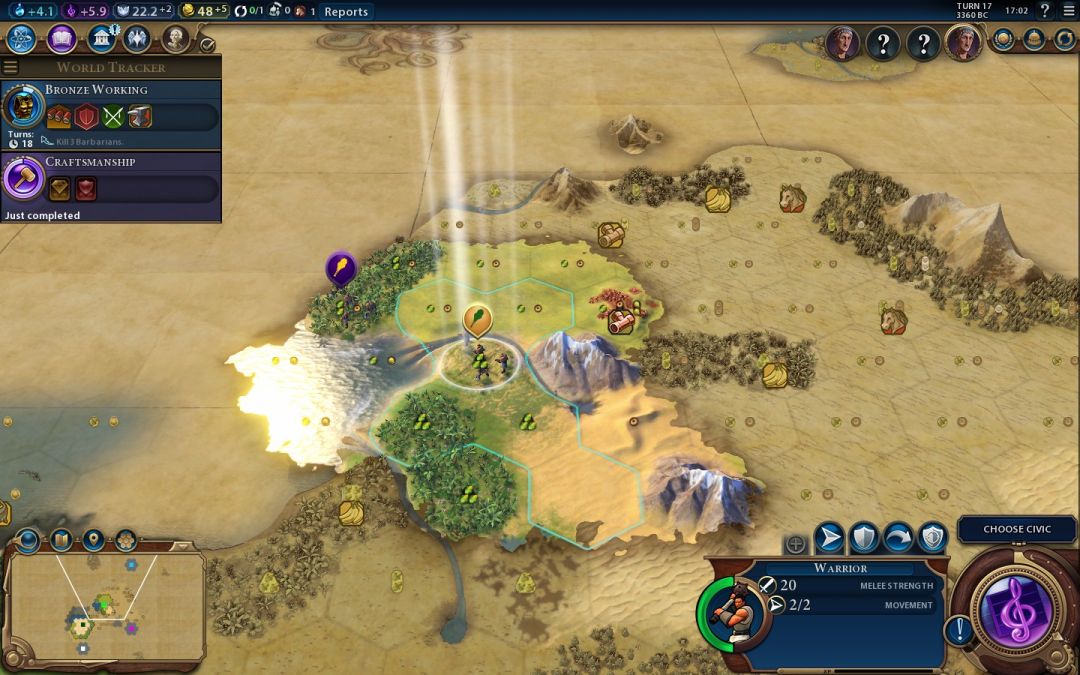1080x675 pixels.
Task: Open the Civilopedia help button
Action: click(1045, 11)
